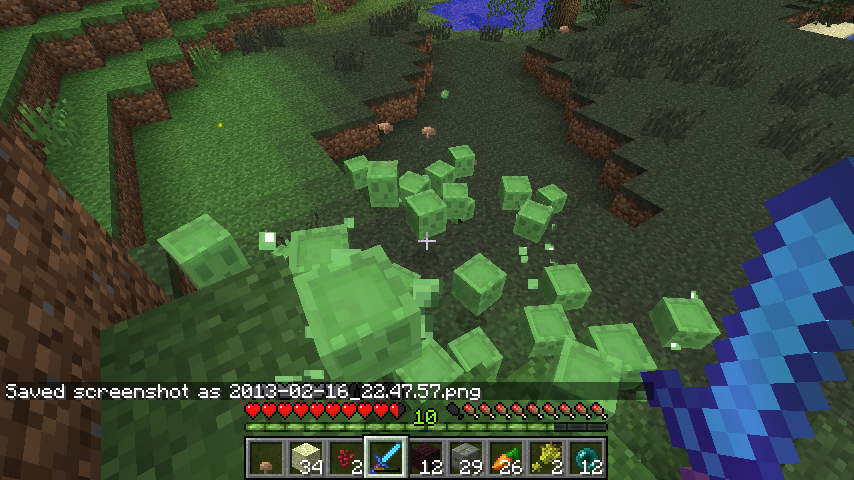The image size is (854, 480).
Task: Choose the carrot stack in hotbar
Action: pyautogui.click(x=506, y=459)
